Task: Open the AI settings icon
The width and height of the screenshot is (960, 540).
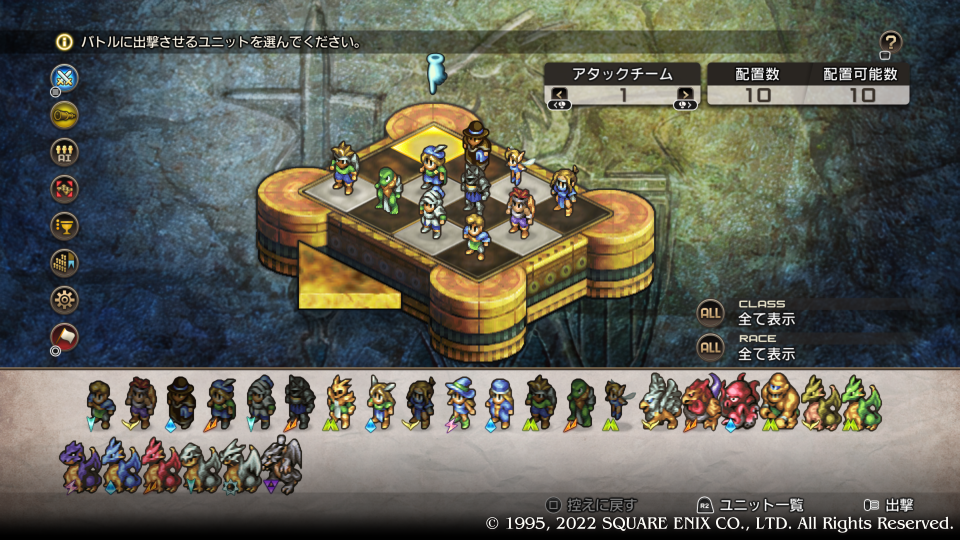Action: (x=65, y=151)
